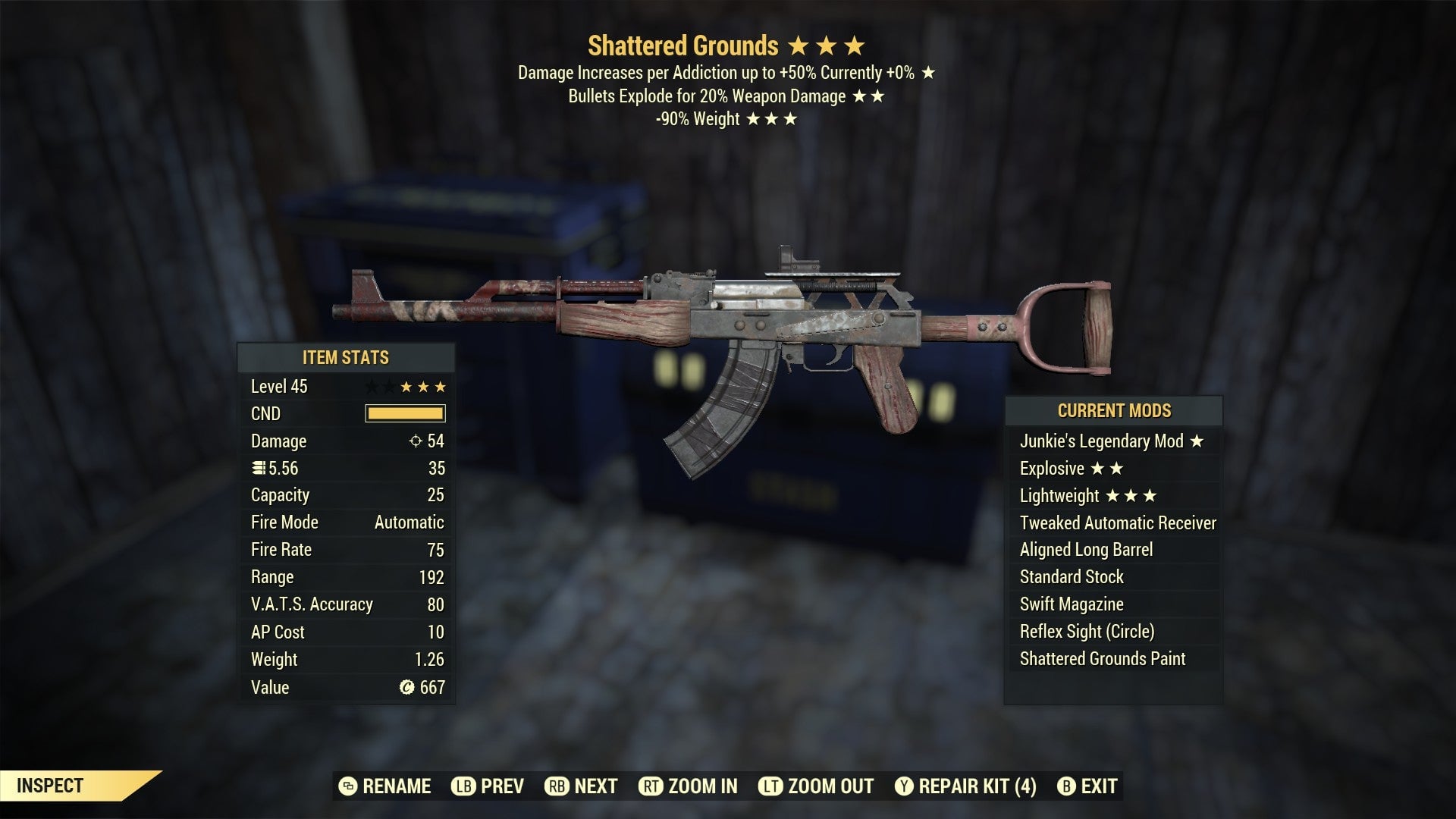Click the caps currency icon next to 667

(407, 688)
